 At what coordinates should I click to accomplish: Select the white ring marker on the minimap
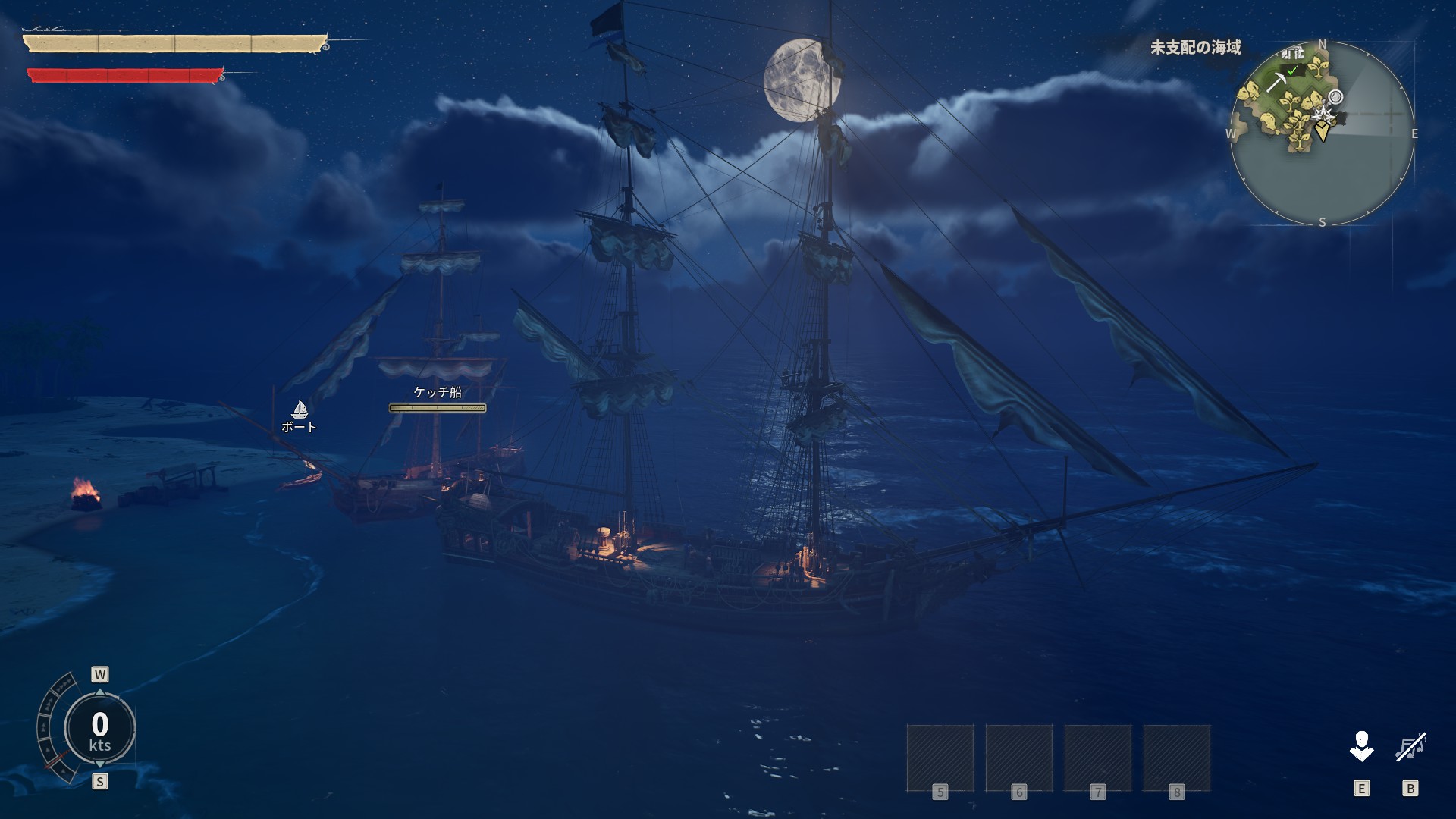(x=1336, y=97)
